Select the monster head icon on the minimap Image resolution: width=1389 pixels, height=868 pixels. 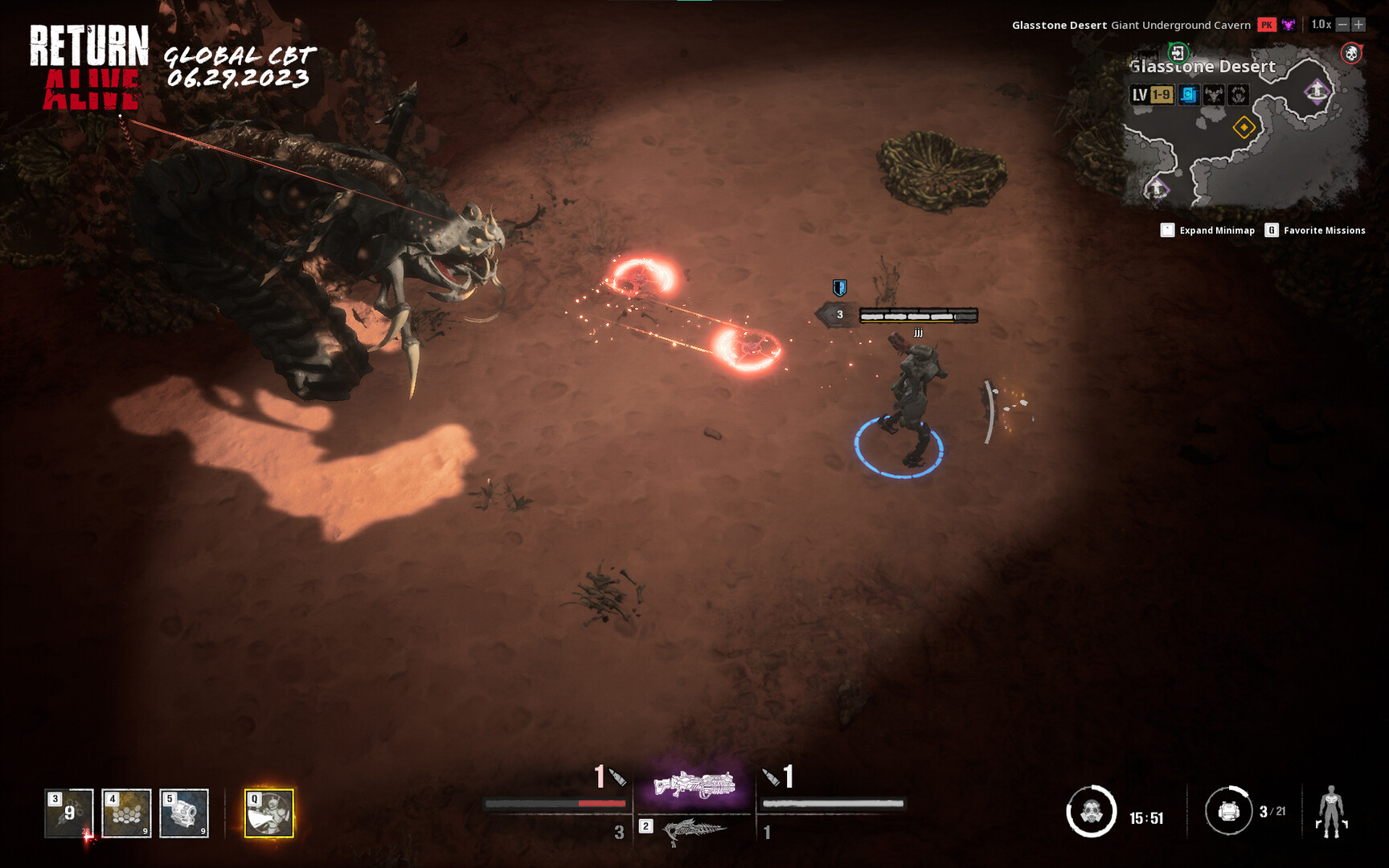(1214, 95)
